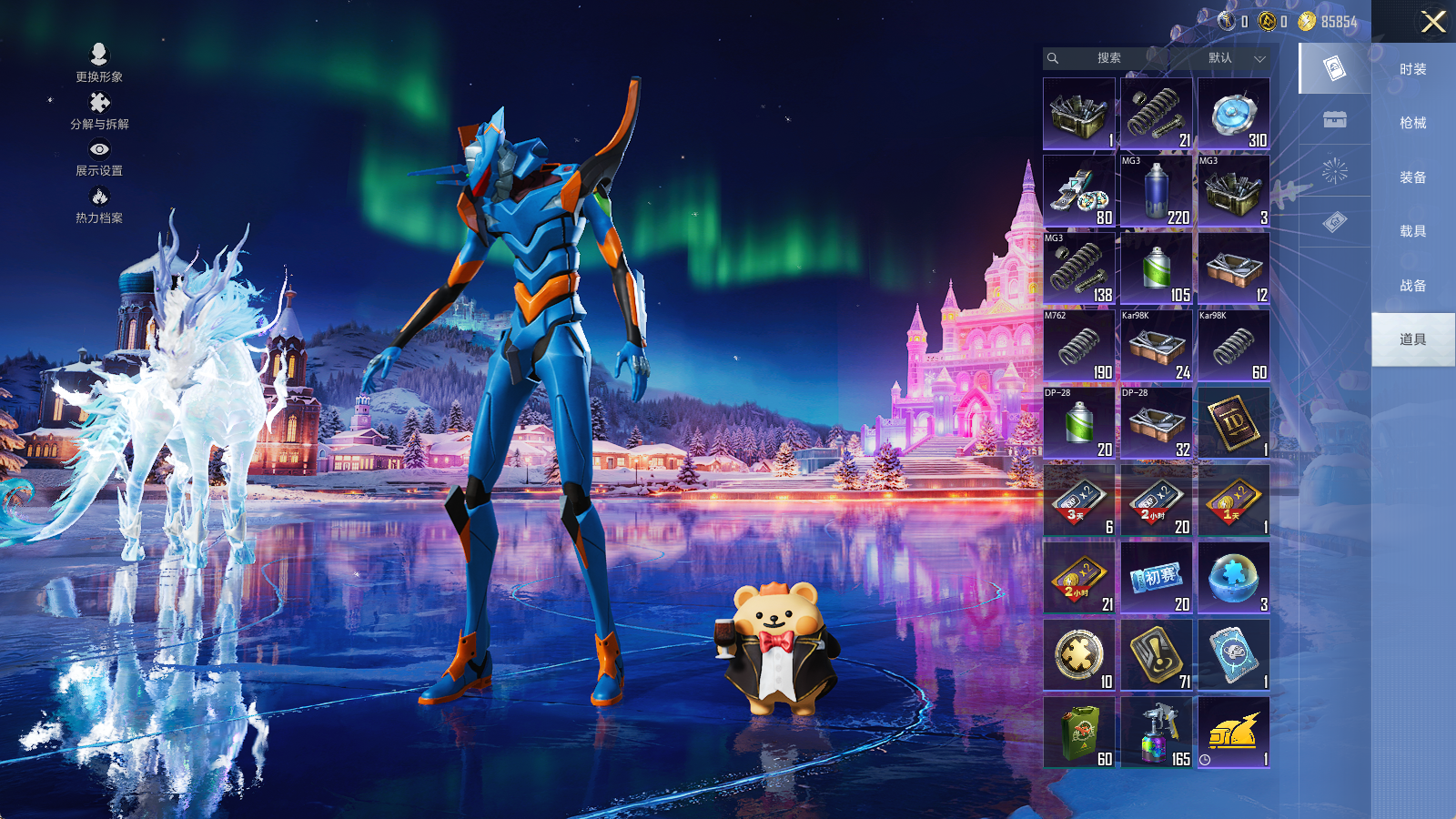The image size is (1456, 819).
Task: Open 分解与拆解 dismantle option
Action: [99, 110]
